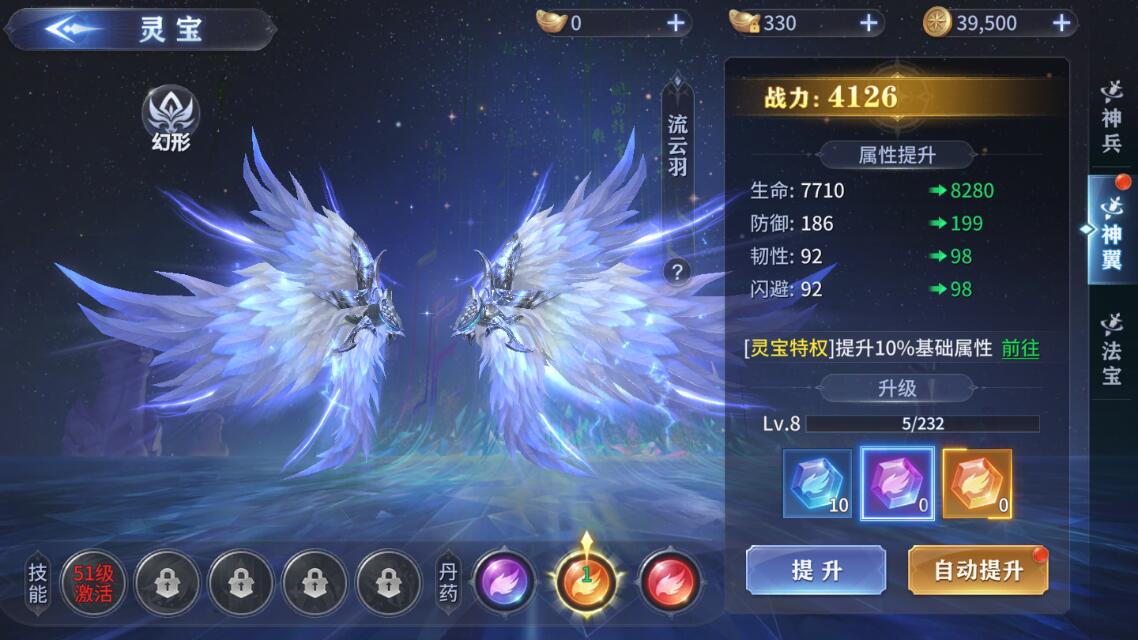This screenshot has height=640, width=1138.
Task: Go back using the 灵宝 arrow button
Action: point(72,30)
